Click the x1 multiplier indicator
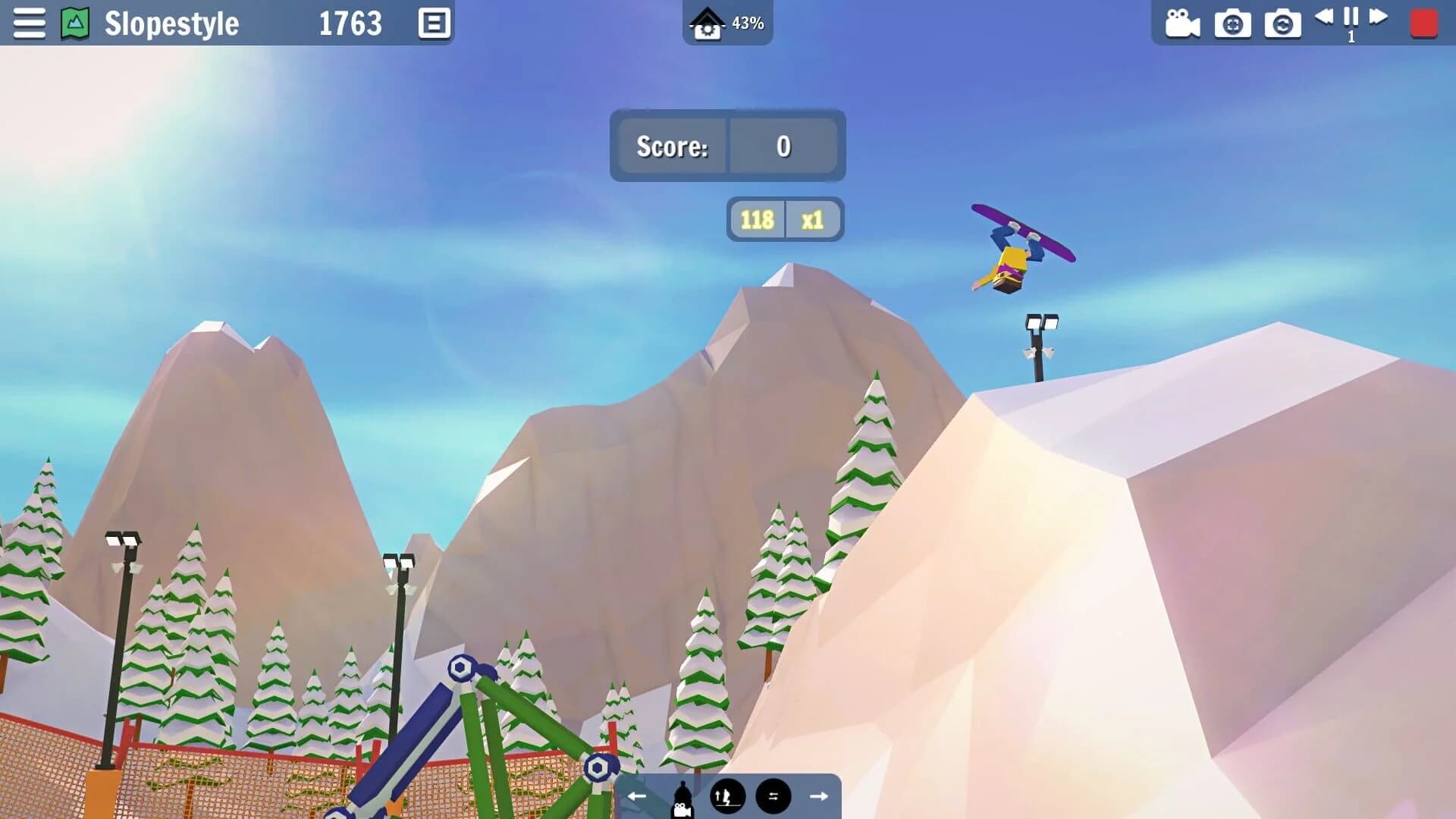 [812, 219]
